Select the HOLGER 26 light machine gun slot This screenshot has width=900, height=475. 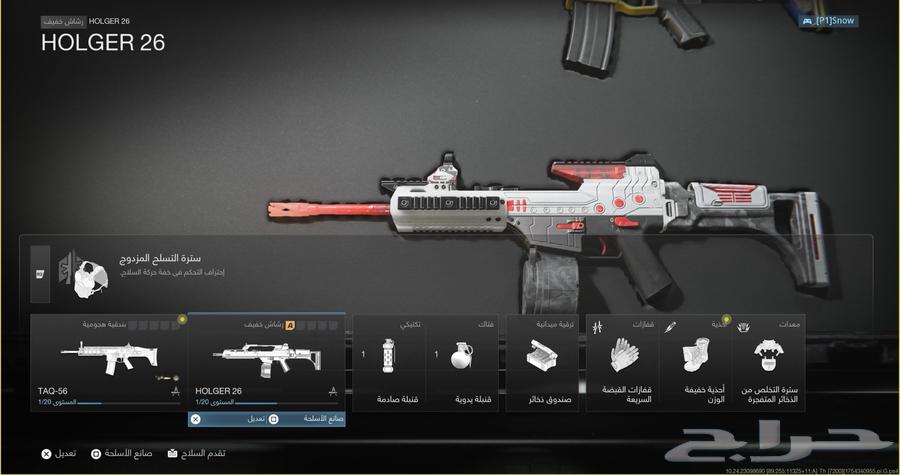point(266,362)
